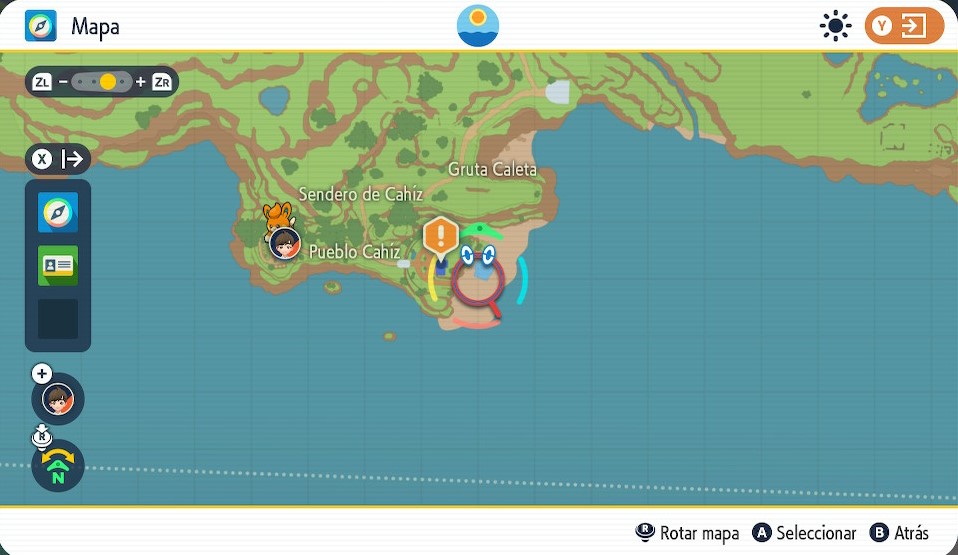Click the daytime sun-over-sea icon

click(478, 25)
